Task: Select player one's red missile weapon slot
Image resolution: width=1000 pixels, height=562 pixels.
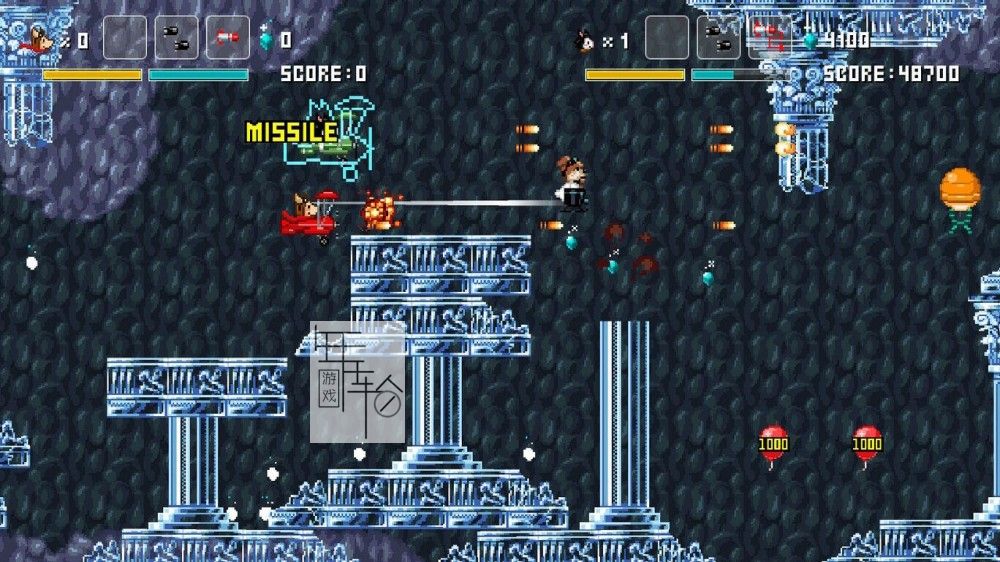Action: 228,38
